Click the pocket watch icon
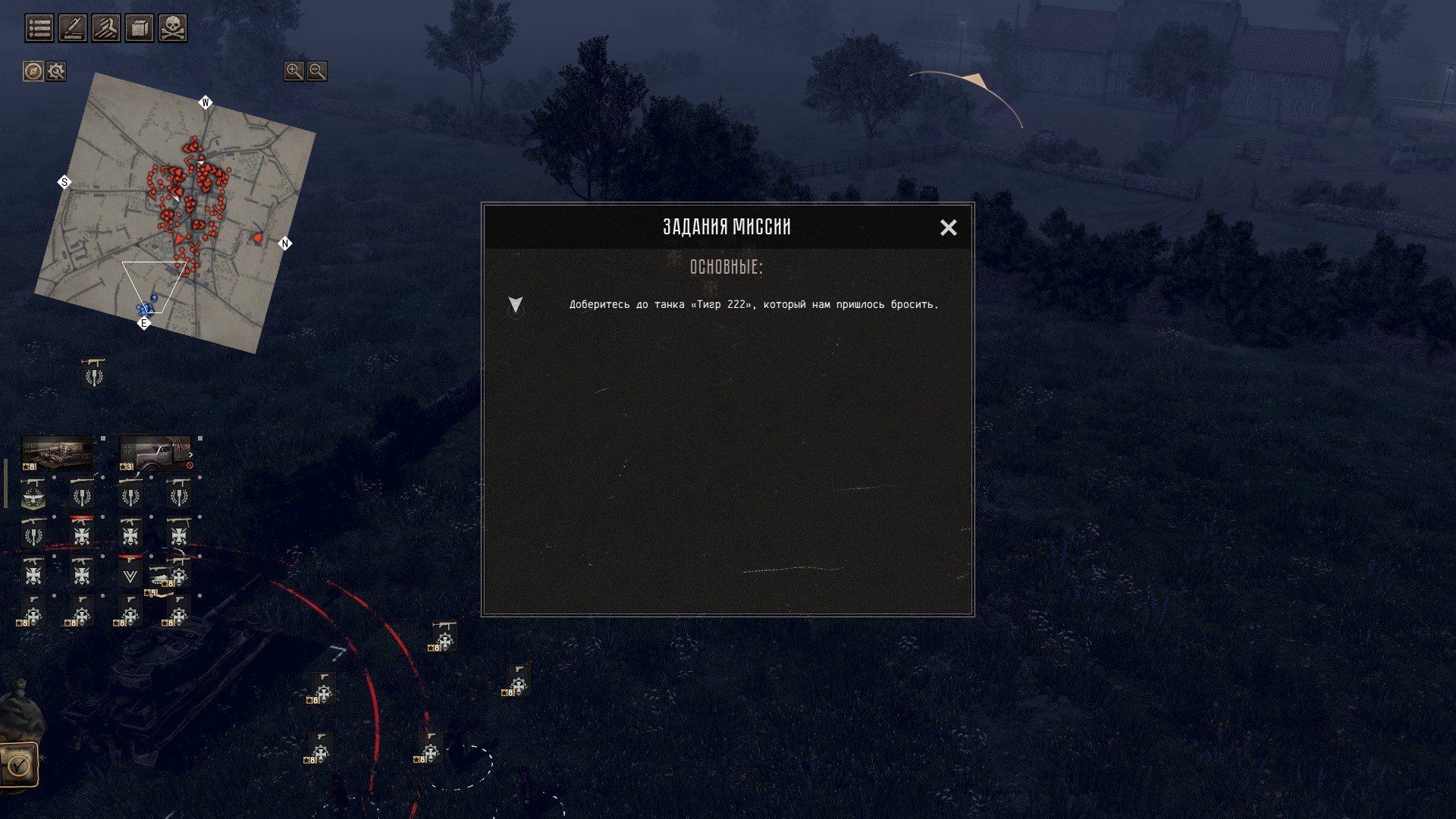Screen dimensions: 1456x819 18,764
